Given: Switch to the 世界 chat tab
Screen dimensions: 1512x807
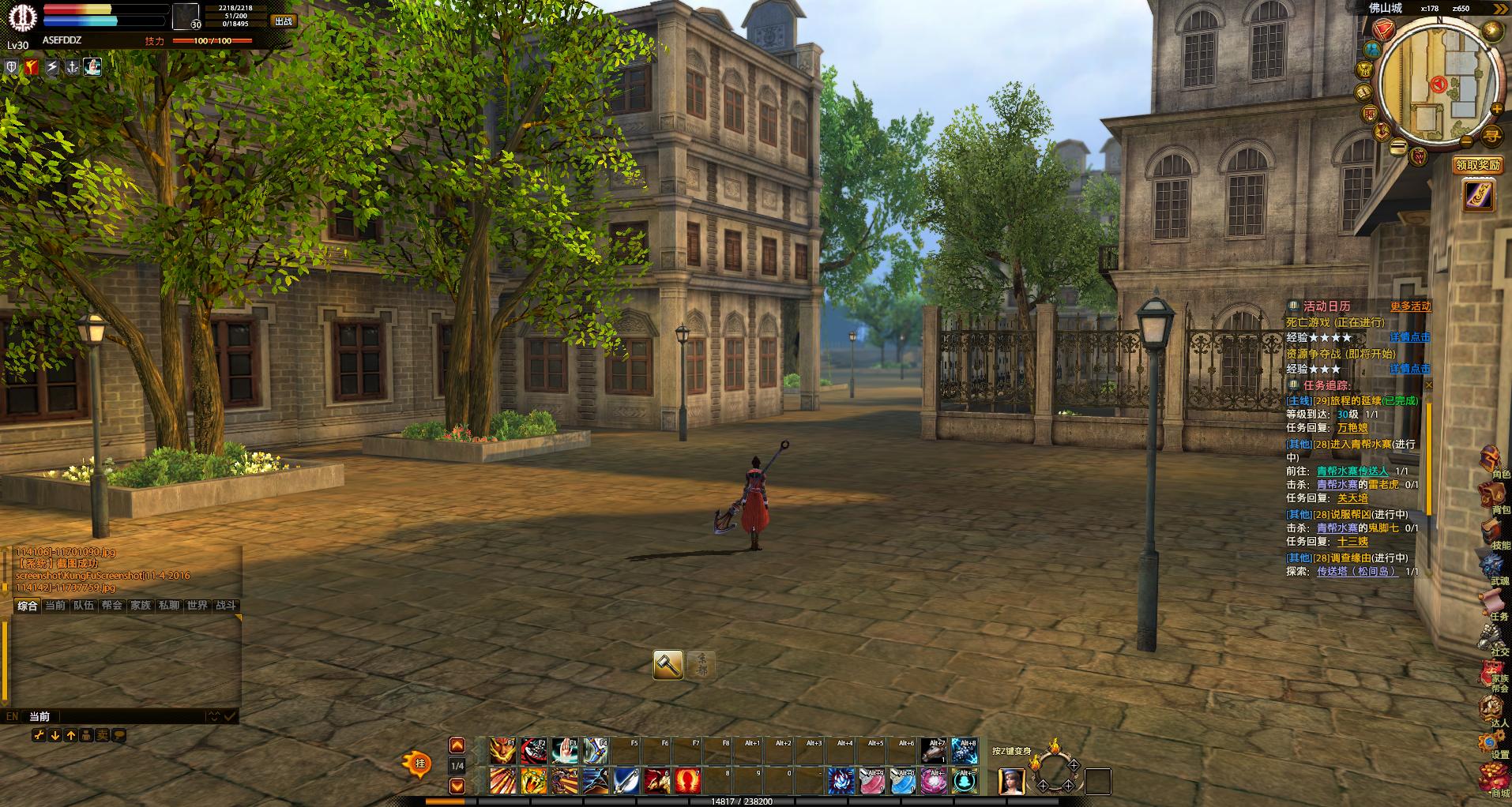Looking at the screenshot, I should 197,606.
